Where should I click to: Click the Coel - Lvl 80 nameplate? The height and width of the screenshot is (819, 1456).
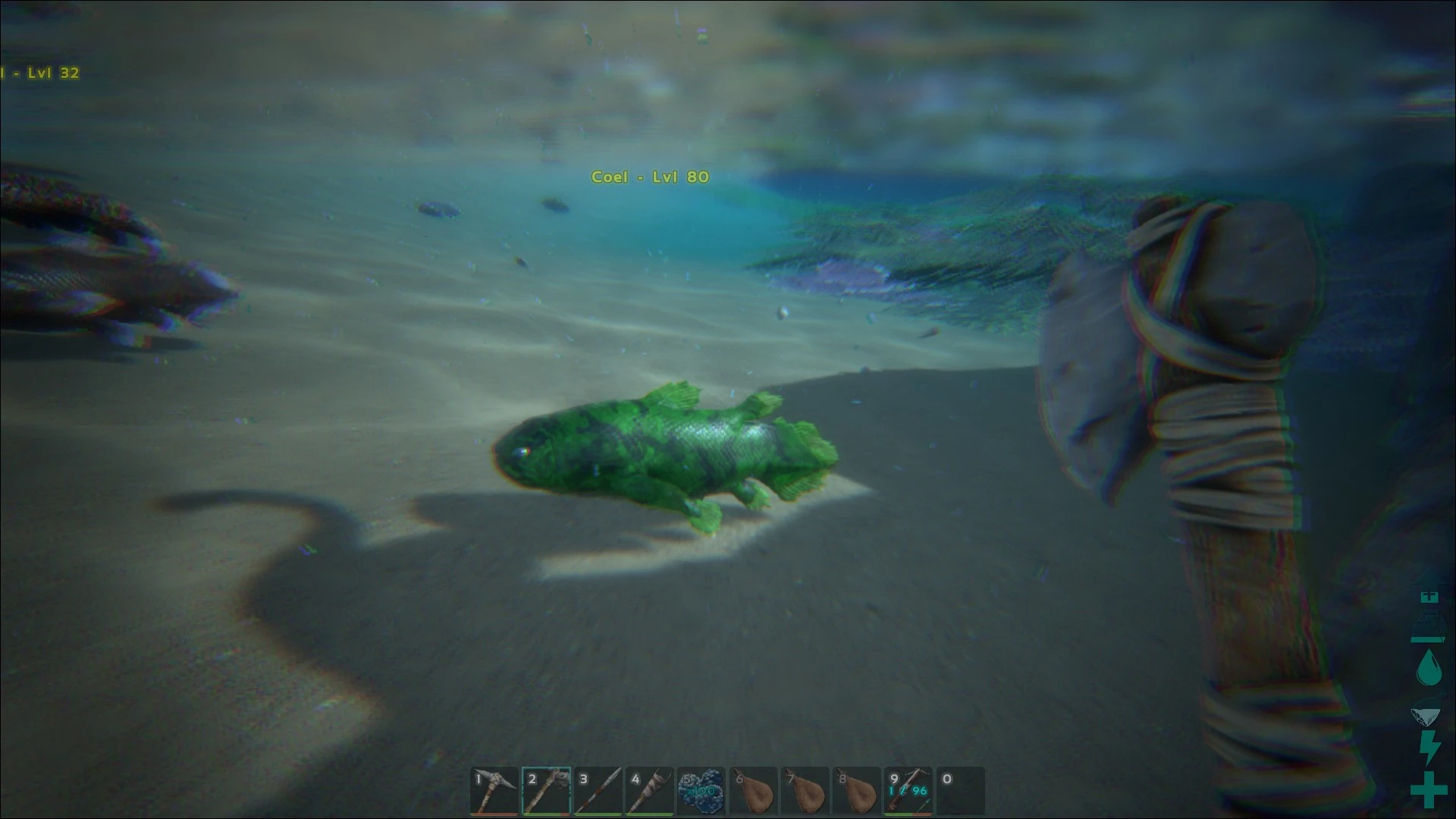[x=649, y=177]
